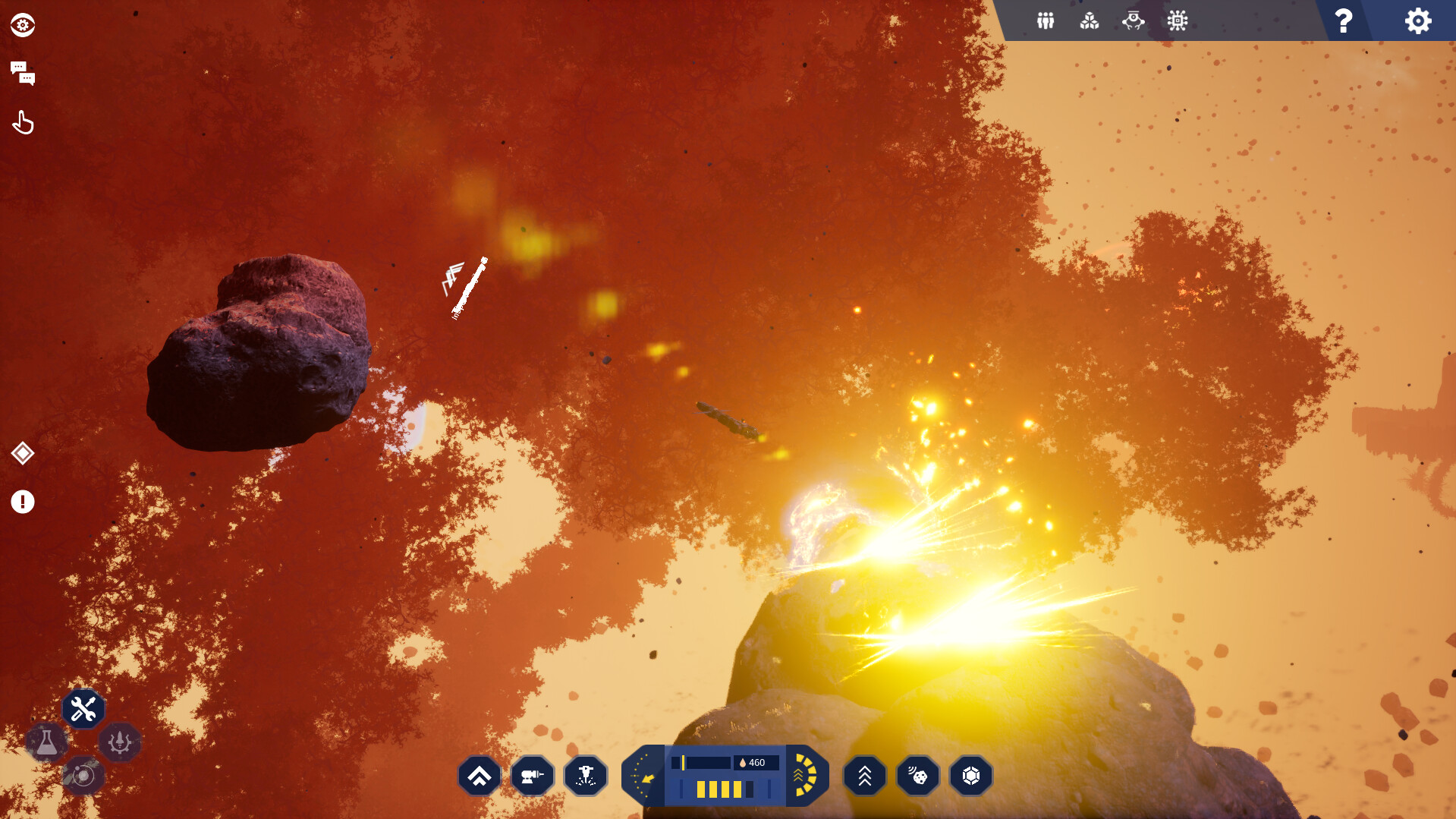
Task: Select the robotic grabber arm icon
Action: [x=1134, y=21]
